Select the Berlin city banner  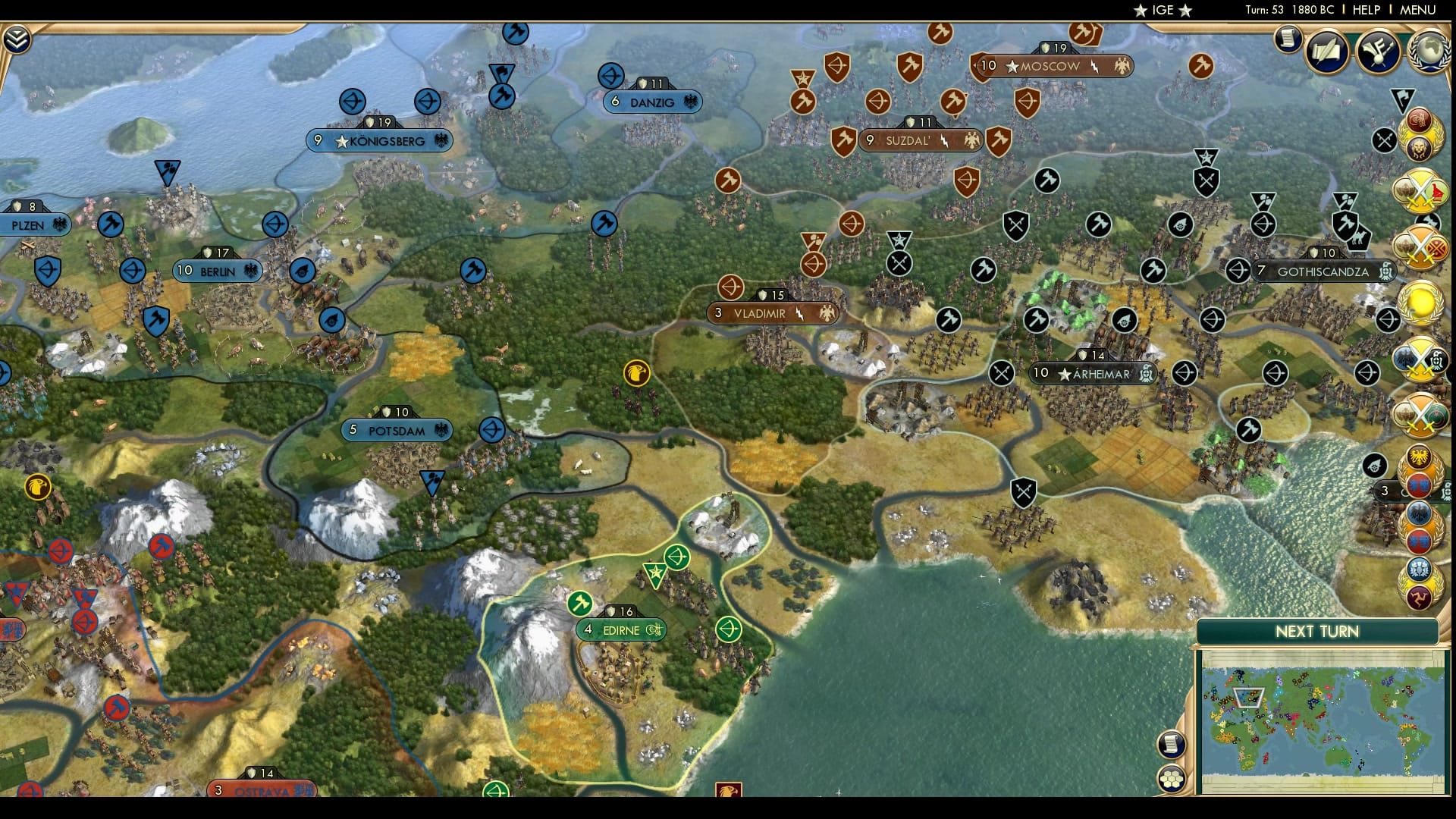[x=212, y=270]
